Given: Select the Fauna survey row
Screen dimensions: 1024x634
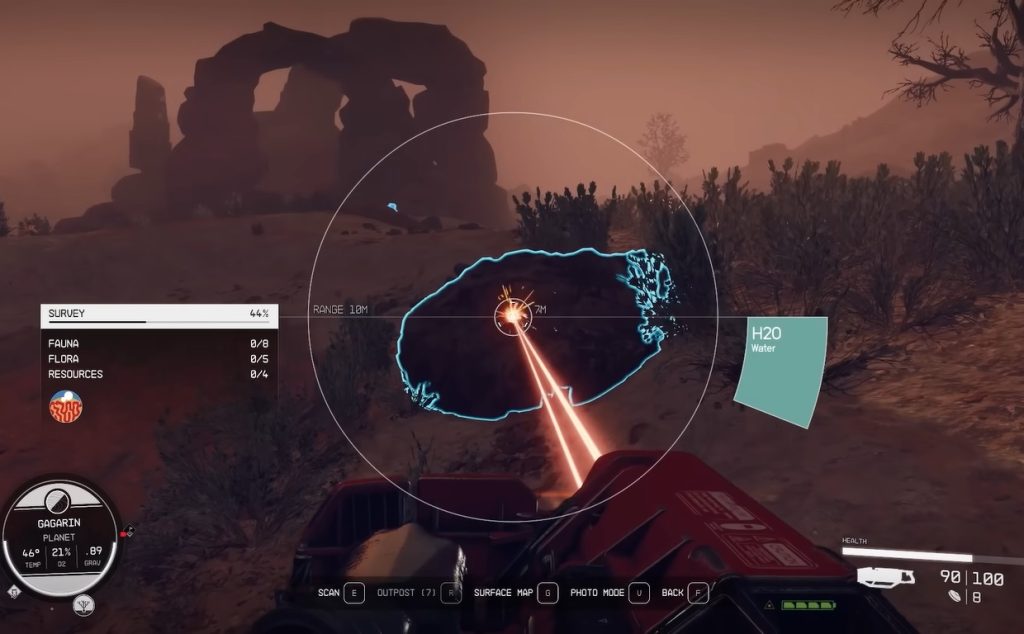Looking at the screenshot, I should [158, 343].
